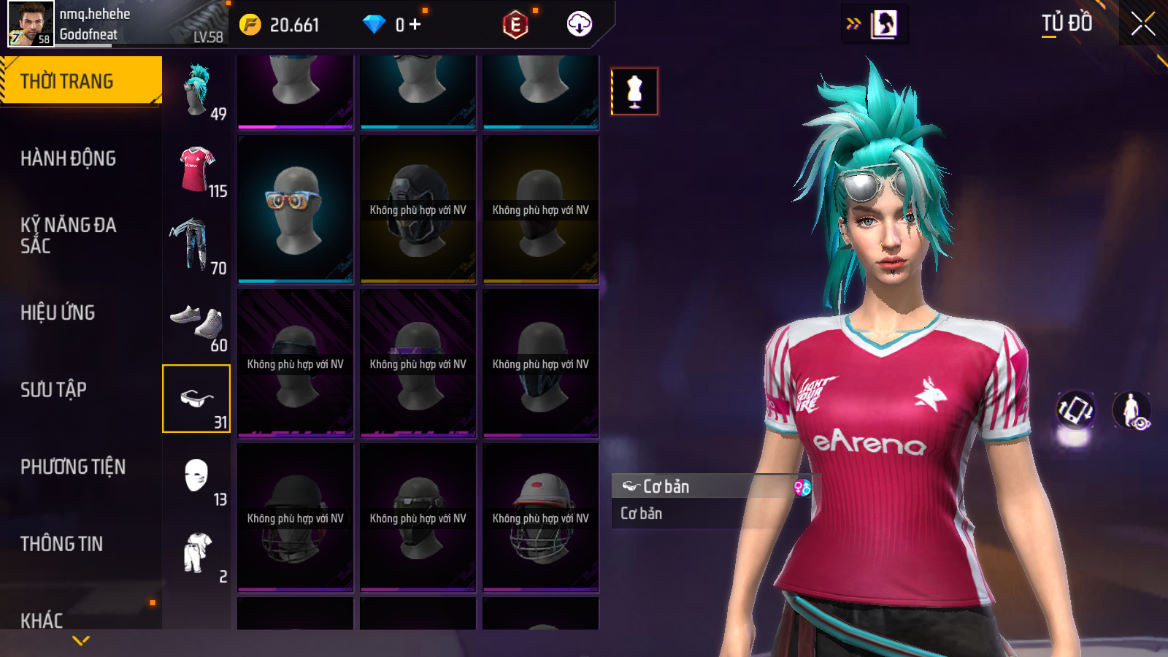Click the red E hexagon badge icon

click(x=515, y=25)
